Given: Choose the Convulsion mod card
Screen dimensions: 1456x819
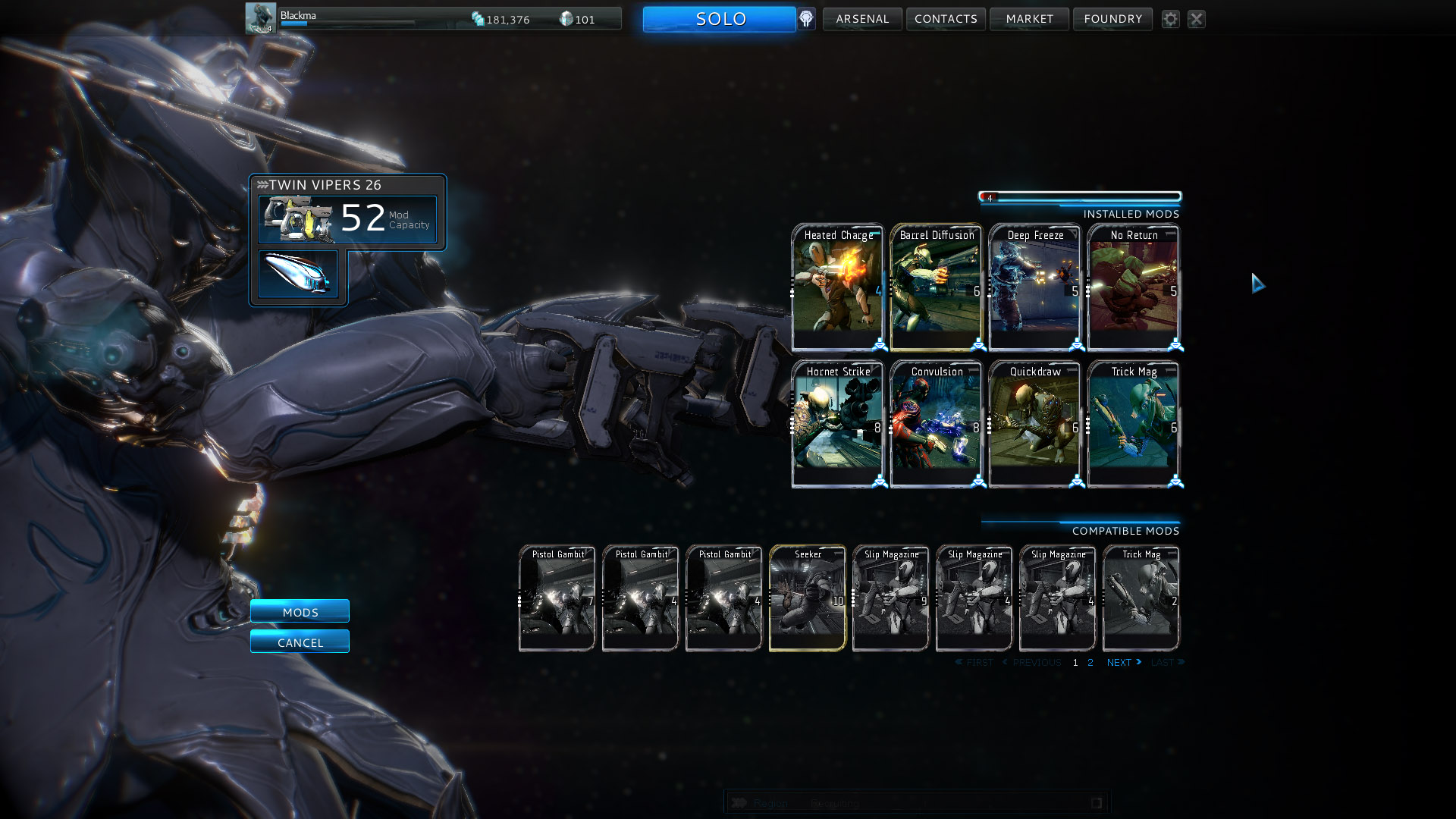Looking at the screenshot, I should point(936,424).
